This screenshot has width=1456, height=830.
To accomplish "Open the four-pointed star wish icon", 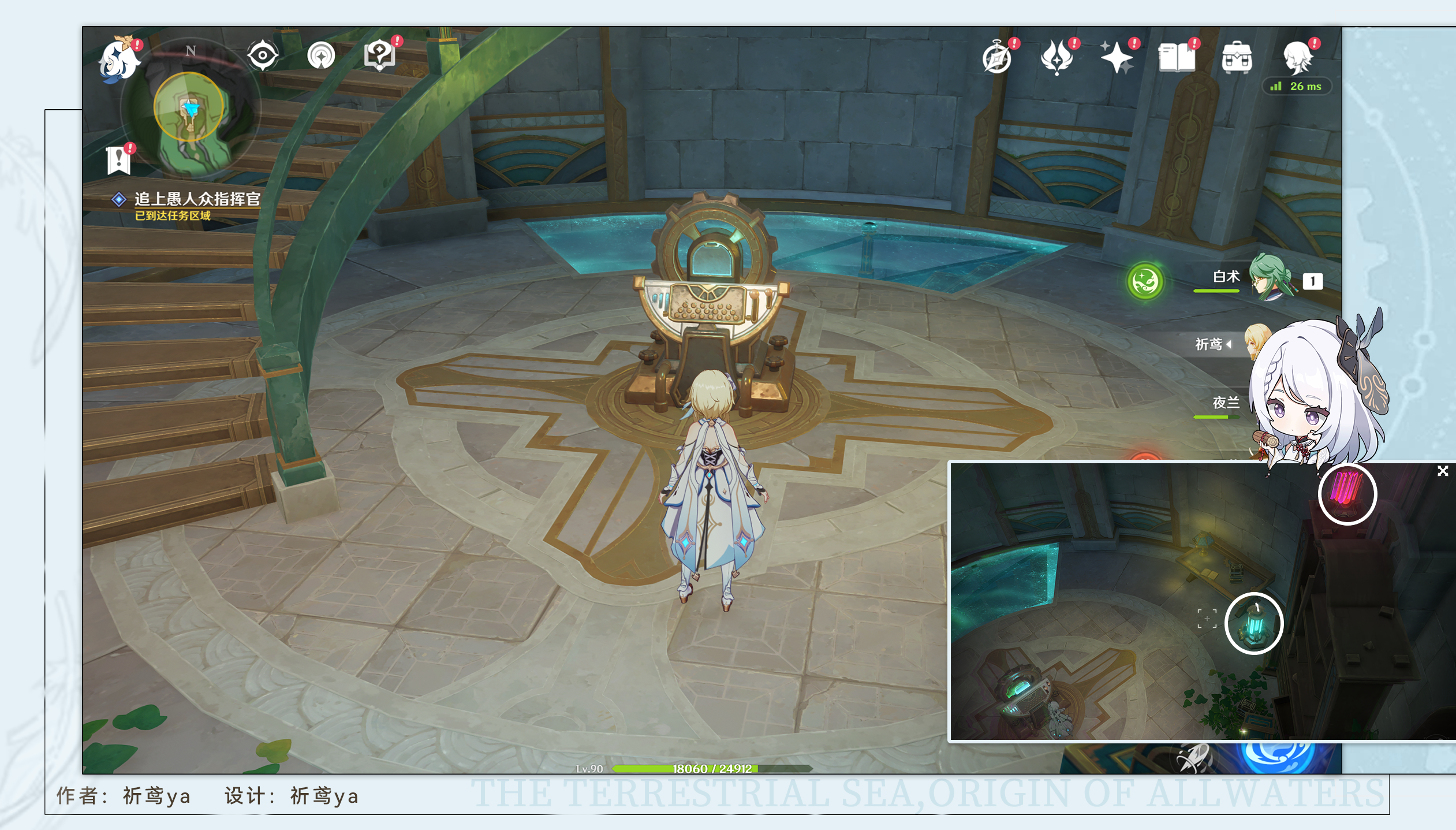I will tap(1117, 58).
